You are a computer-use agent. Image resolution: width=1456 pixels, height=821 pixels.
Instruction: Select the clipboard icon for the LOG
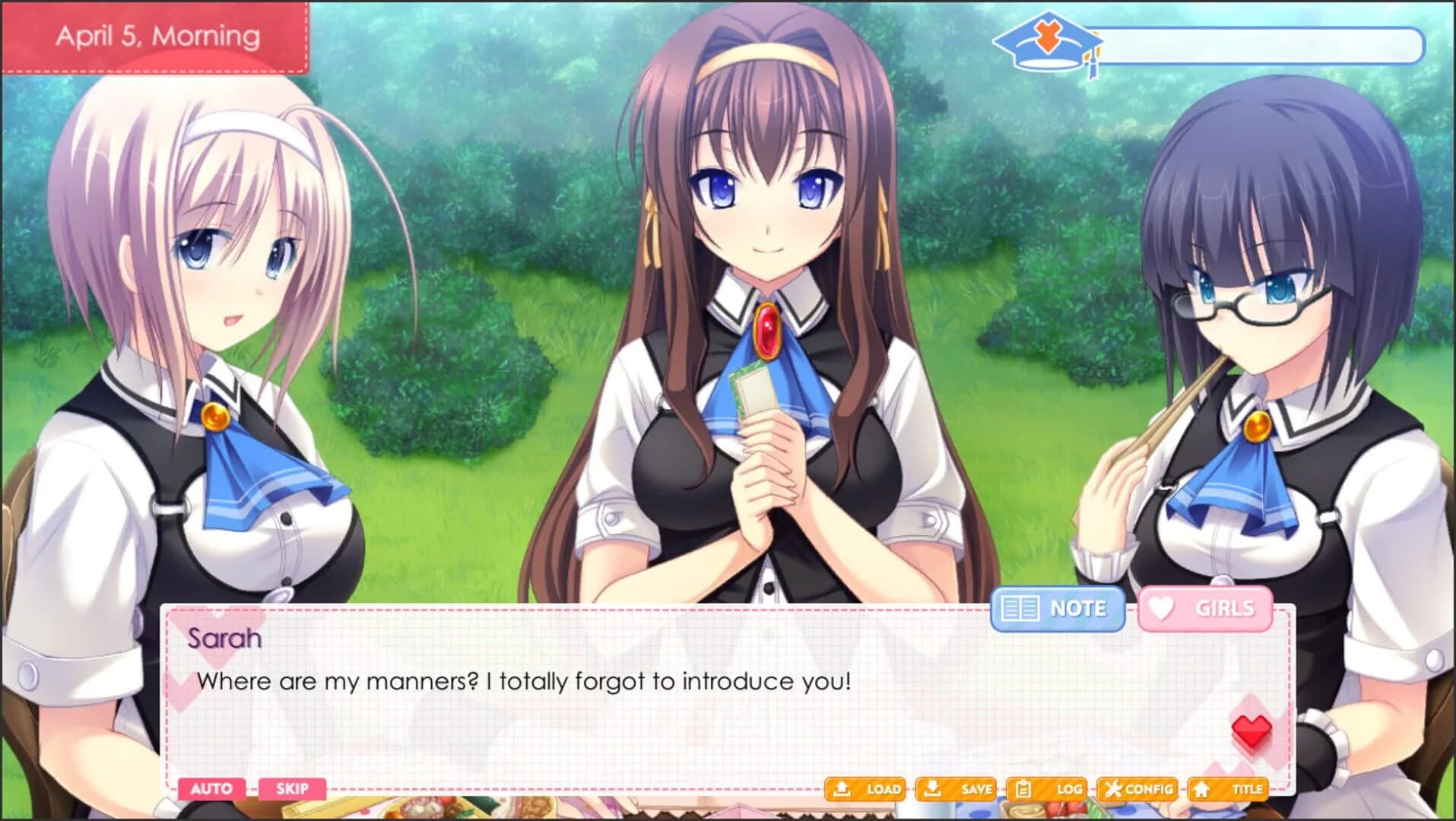(x=1023, y=789)
